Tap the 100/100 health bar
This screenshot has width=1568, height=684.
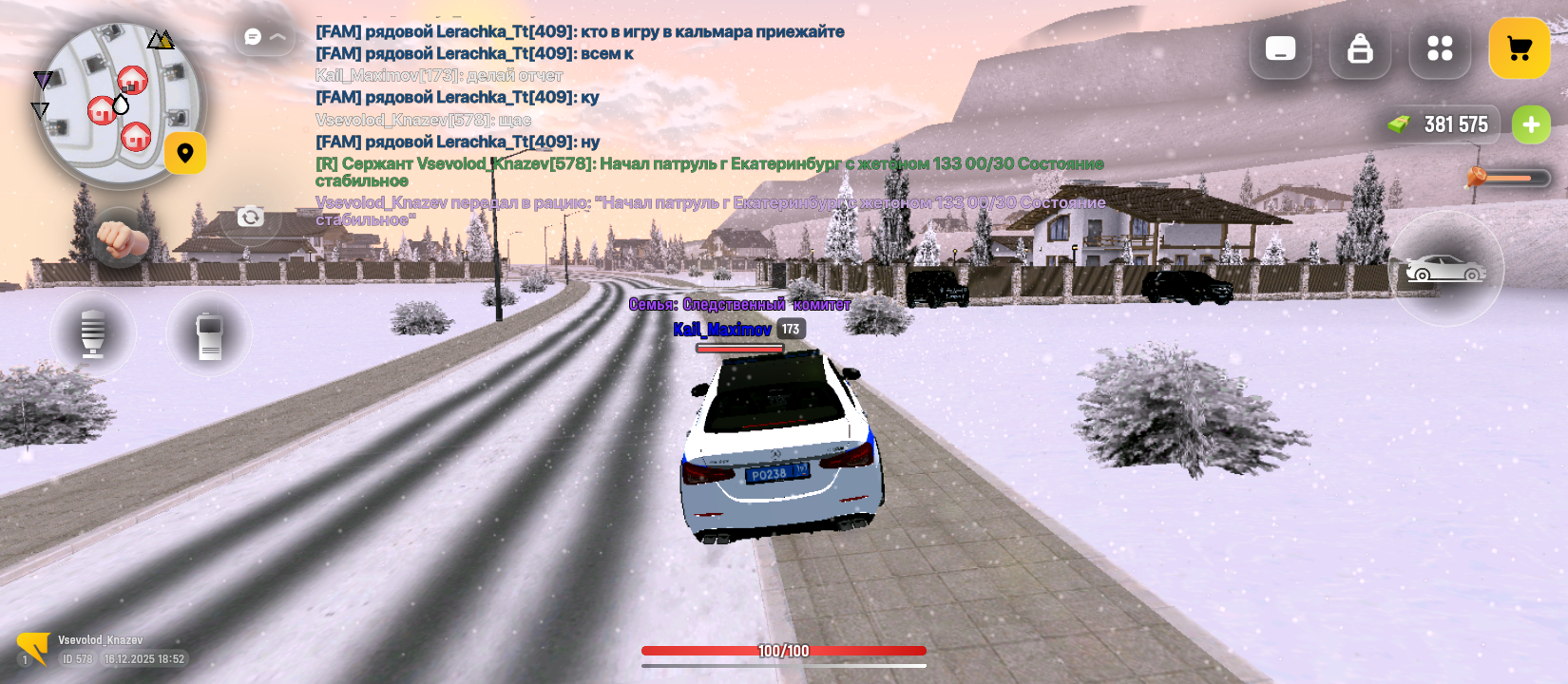pyautogui.click(x=786, y=652)
